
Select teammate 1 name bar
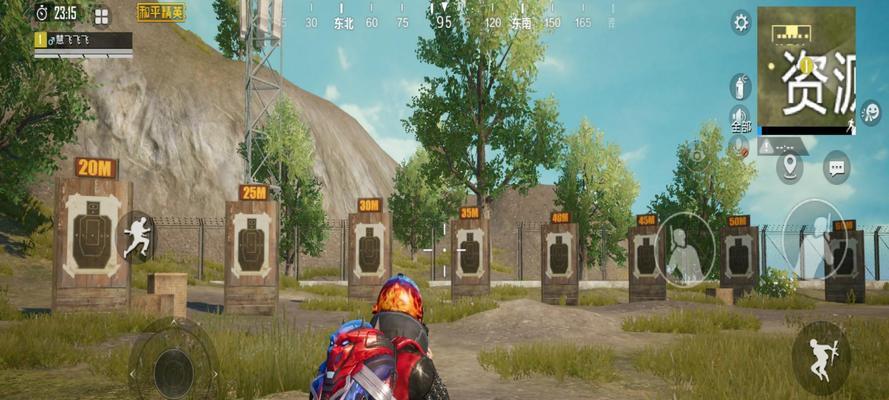(83, 41)
